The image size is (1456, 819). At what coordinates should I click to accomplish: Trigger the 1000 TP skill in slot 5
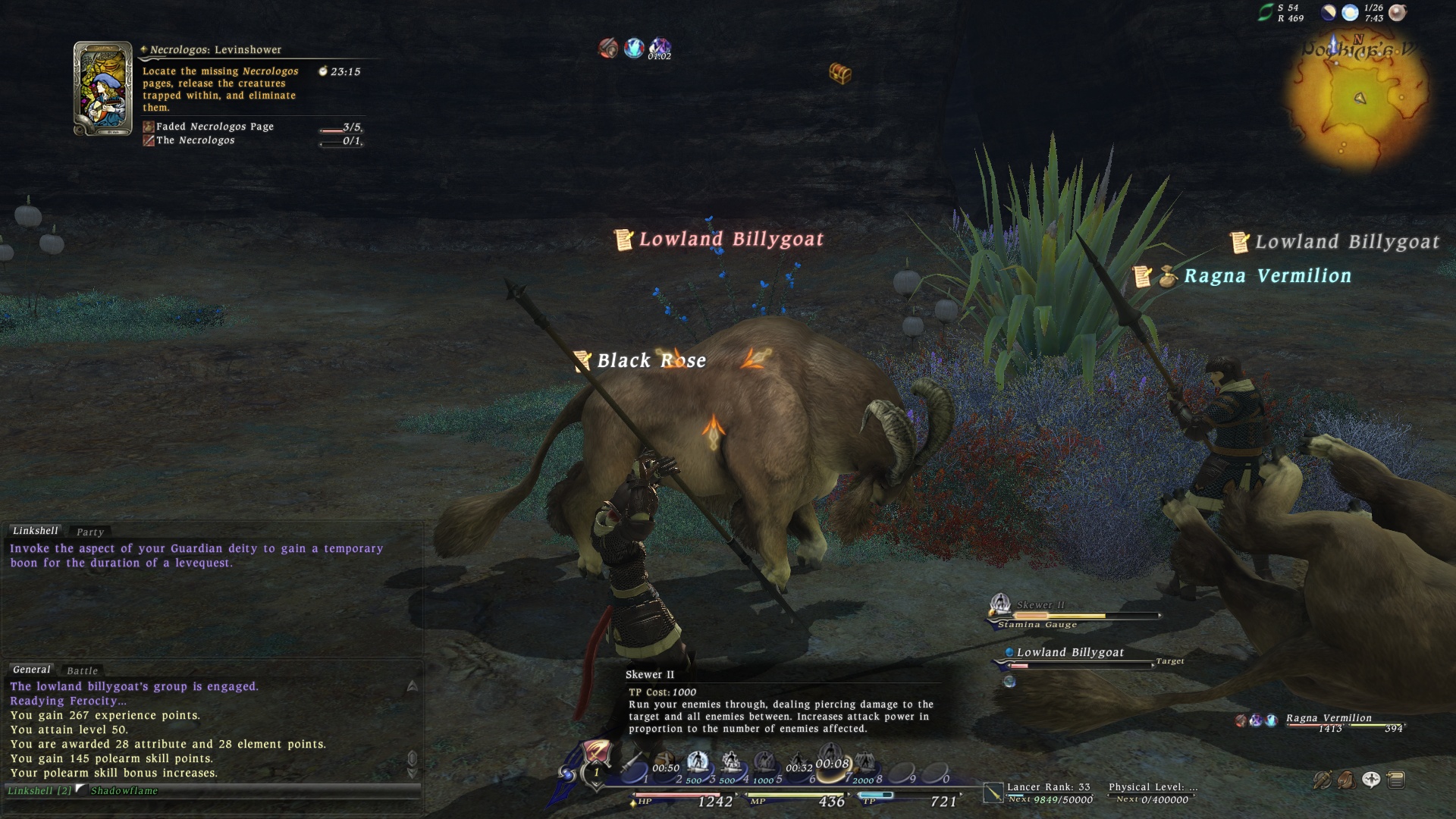[764, 764]
